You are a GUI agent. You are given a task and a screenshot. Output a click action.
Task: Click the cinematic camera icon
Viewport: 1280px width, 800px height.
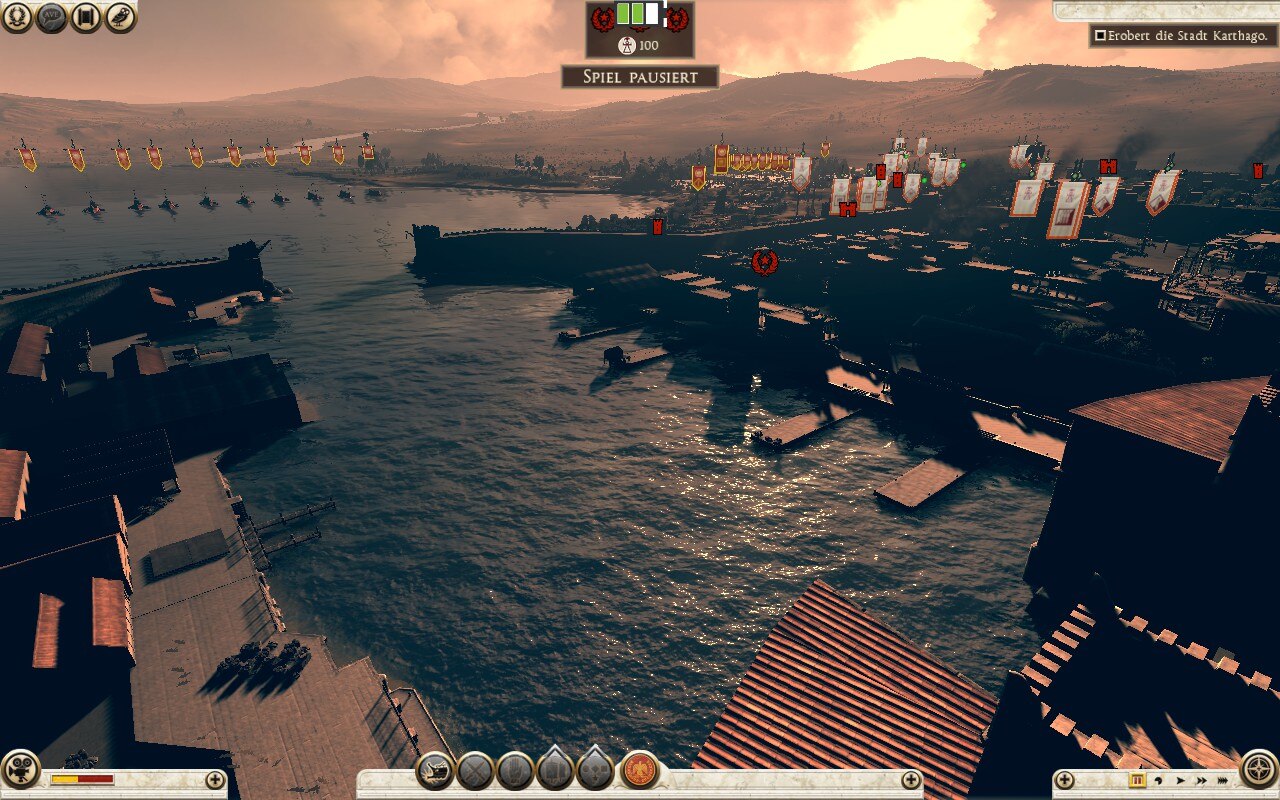(19, 769)
